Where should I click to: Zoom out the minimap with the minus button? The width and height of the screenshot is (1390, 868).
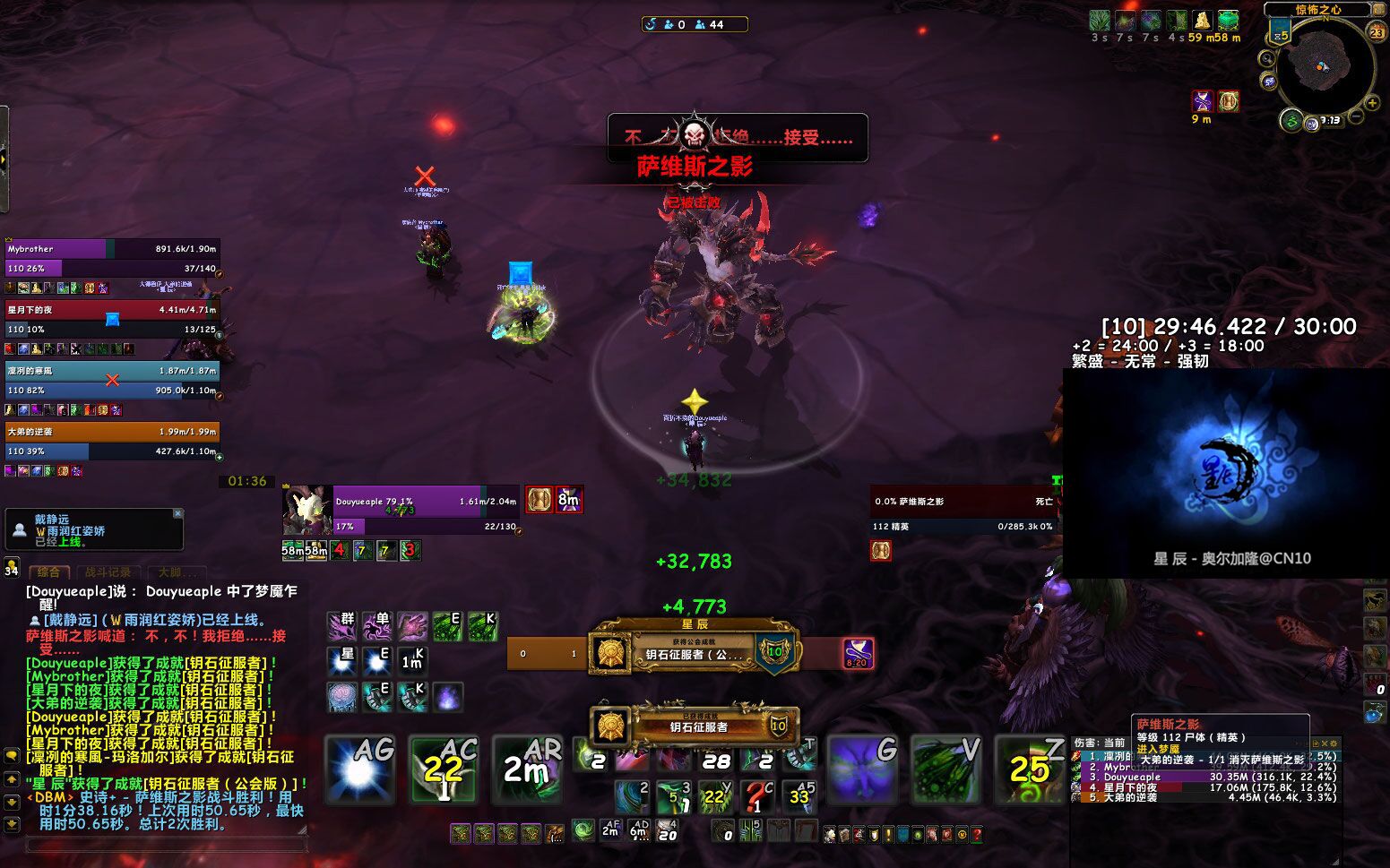1357,116
